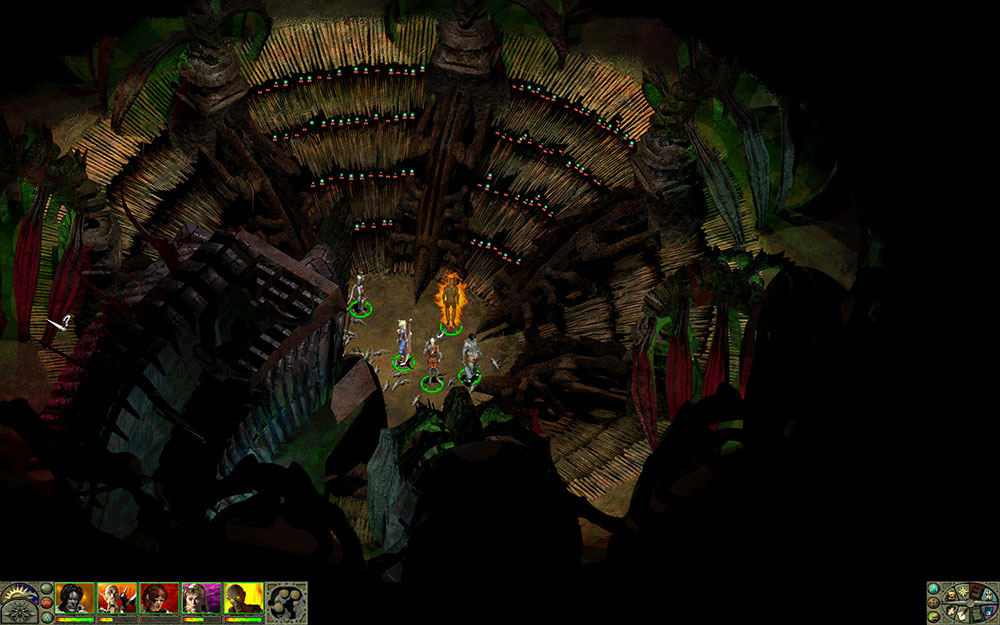Click the small teal orb beside the clock
The width and height of the screenshot is (1000, 625).
coord(47,588)
